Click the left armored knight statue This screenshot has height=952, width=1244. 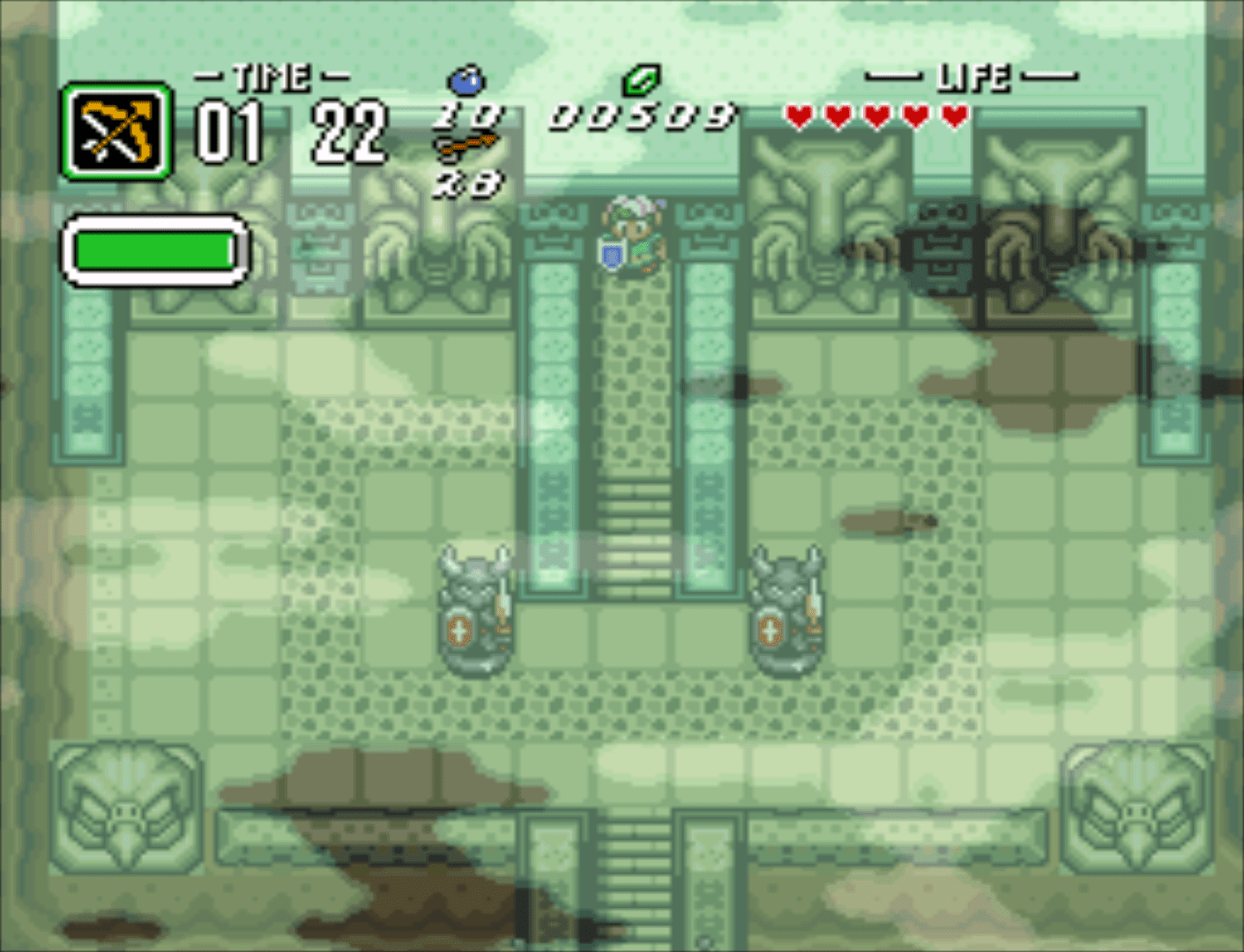tap(473, 608)
